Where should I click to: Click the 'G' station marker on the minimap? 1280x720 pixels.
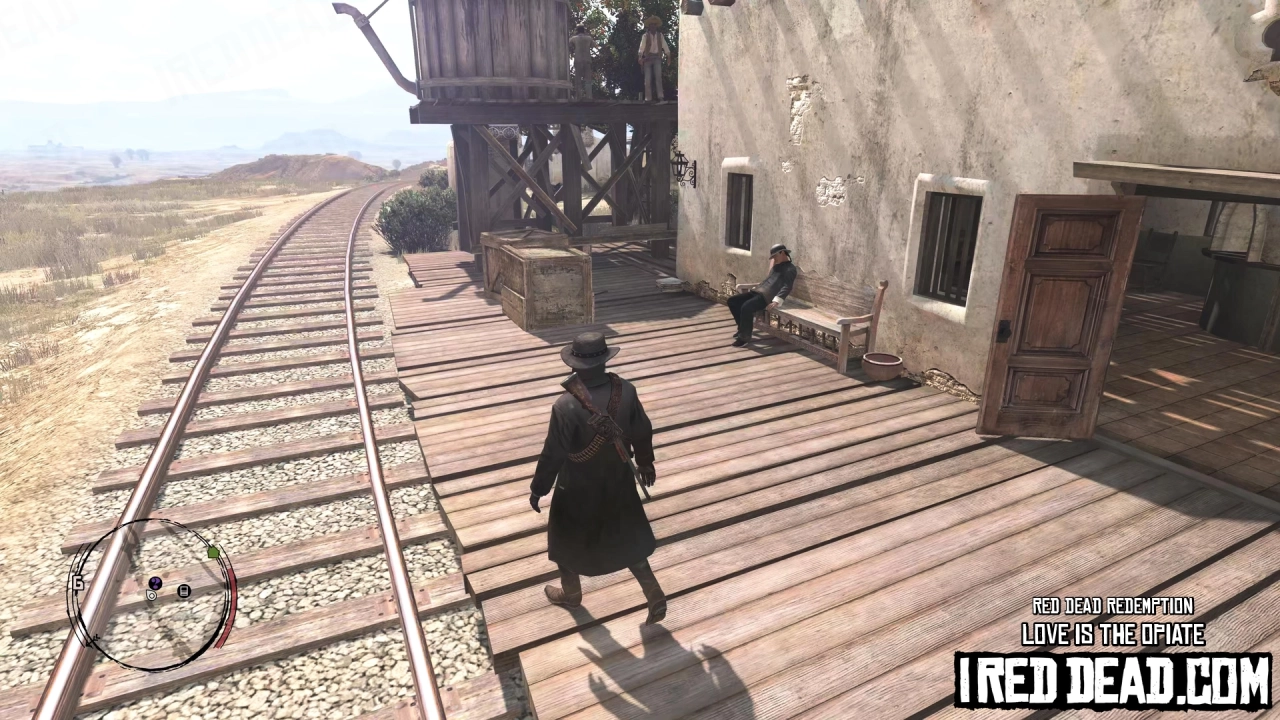pyautogui.click(x=77, y=584)
